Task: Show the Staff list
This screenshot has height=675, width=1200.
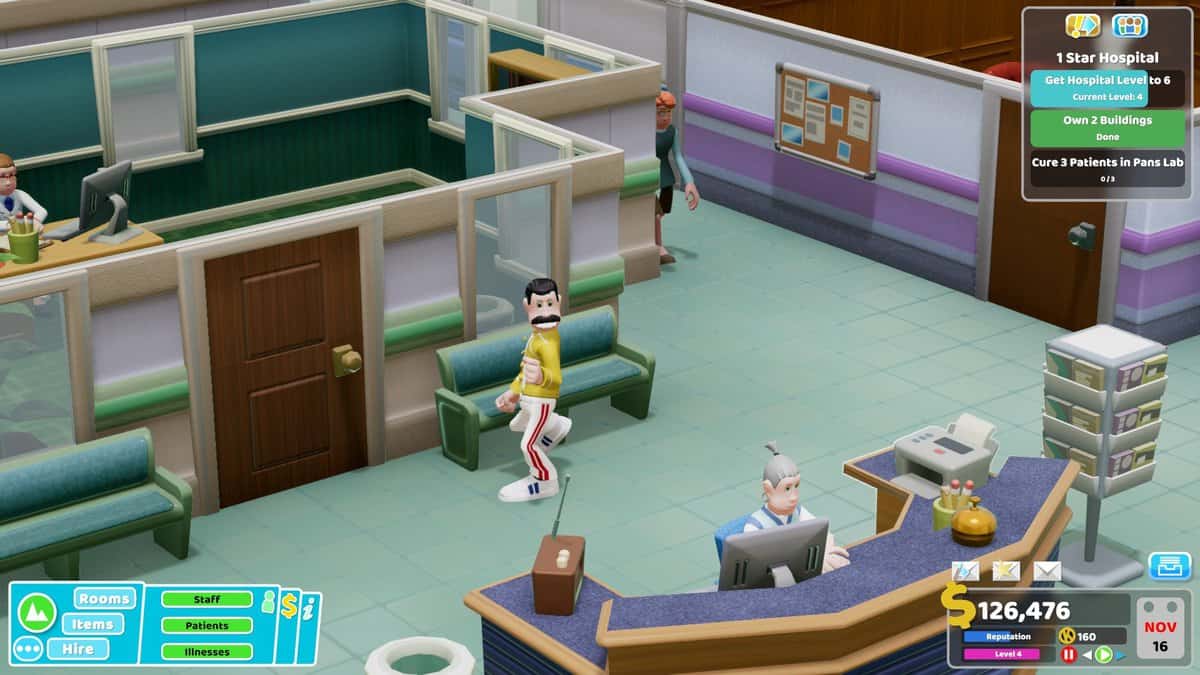Action: tap(207, 600)
